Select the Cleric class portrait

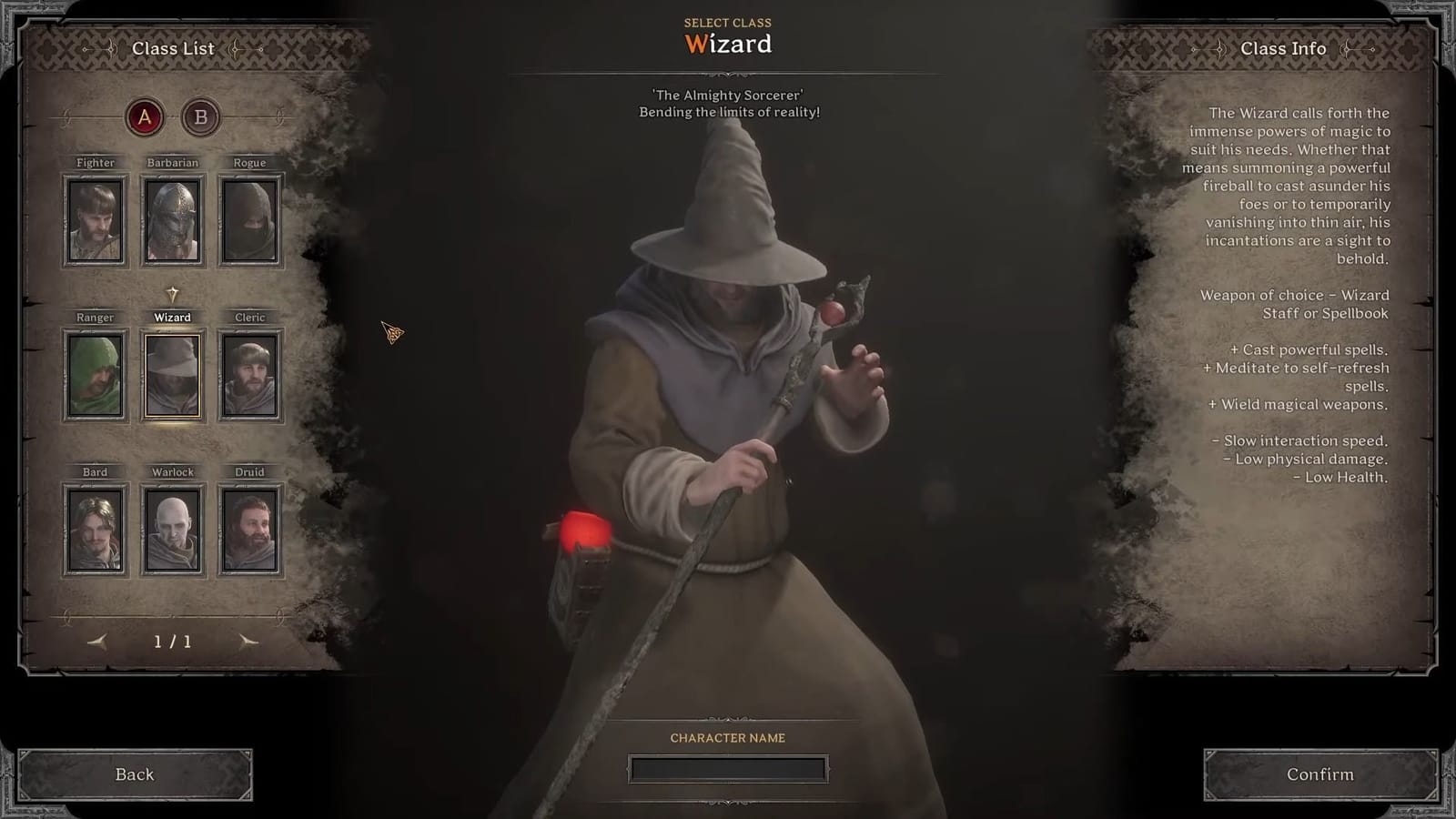click(x=250, y=373)
